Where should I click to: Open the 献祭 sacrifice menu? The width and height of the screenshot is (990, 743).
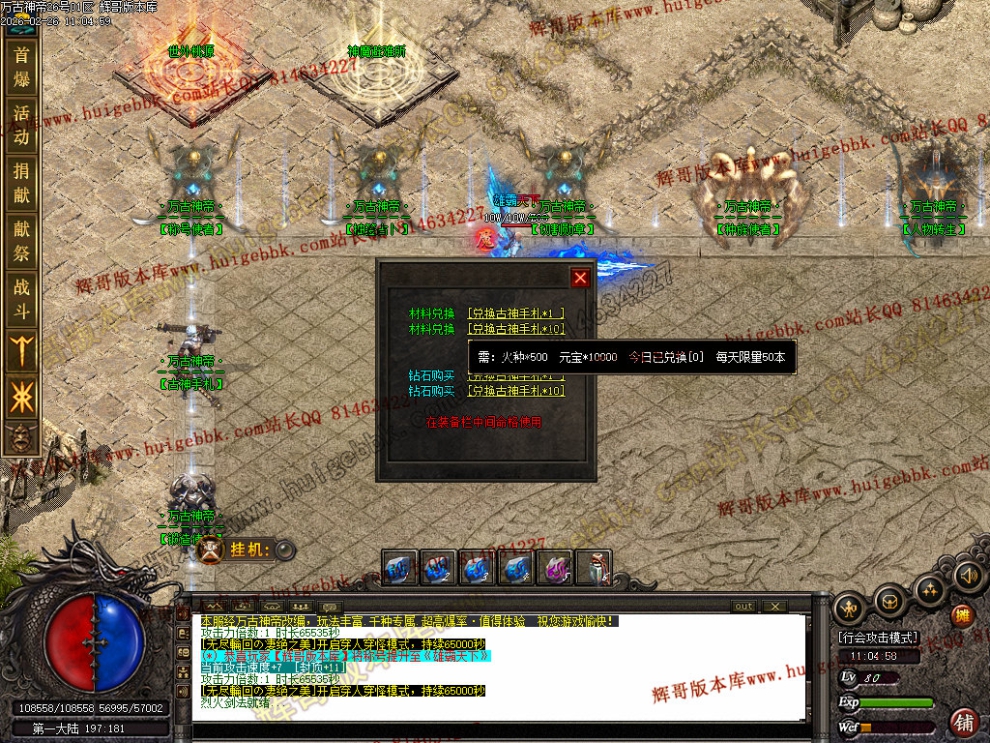click(x=20, y=239)
